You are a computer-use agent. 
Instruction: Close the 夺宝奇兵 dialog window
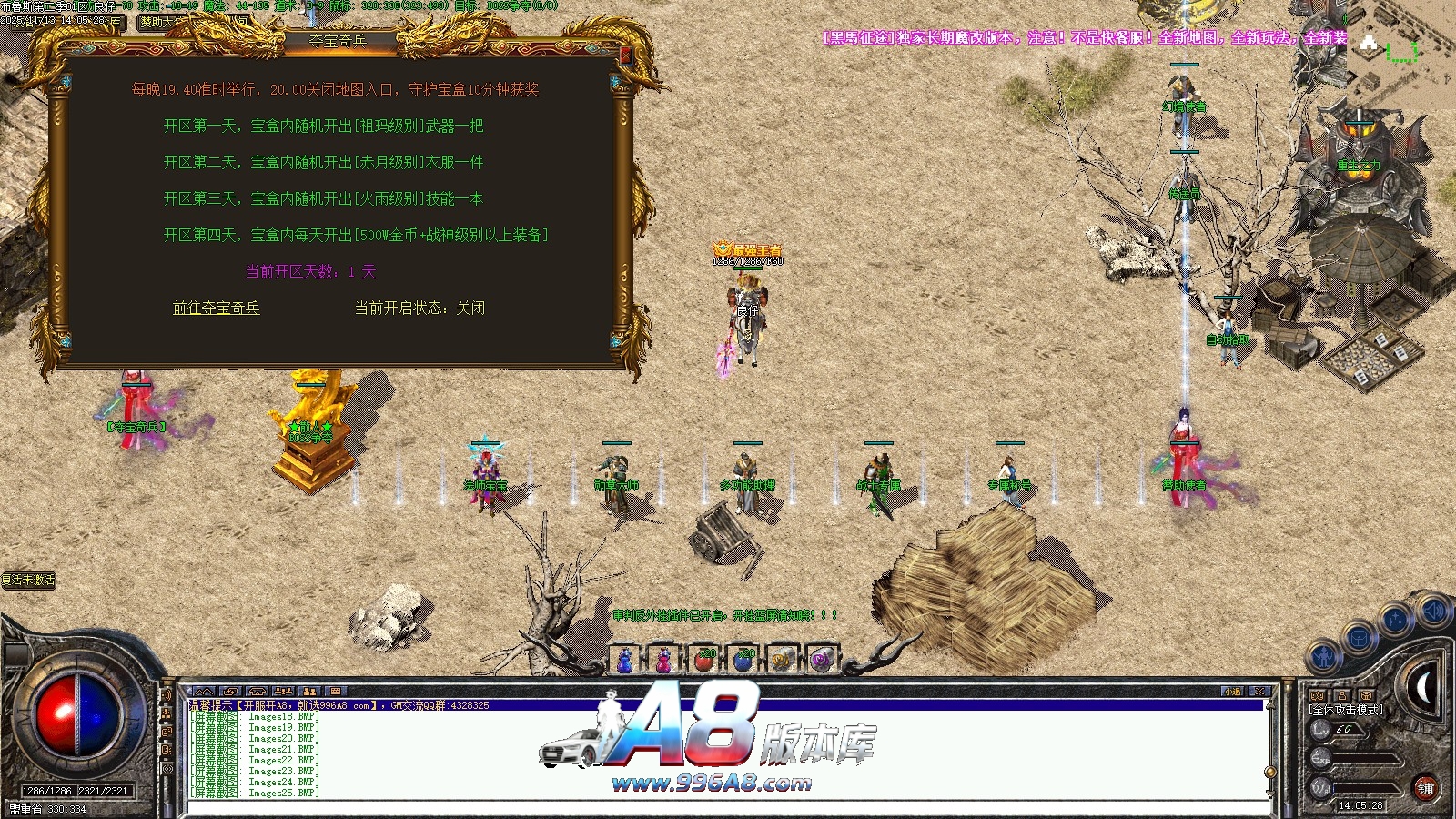pyautogui.click(x=625, y=56)
